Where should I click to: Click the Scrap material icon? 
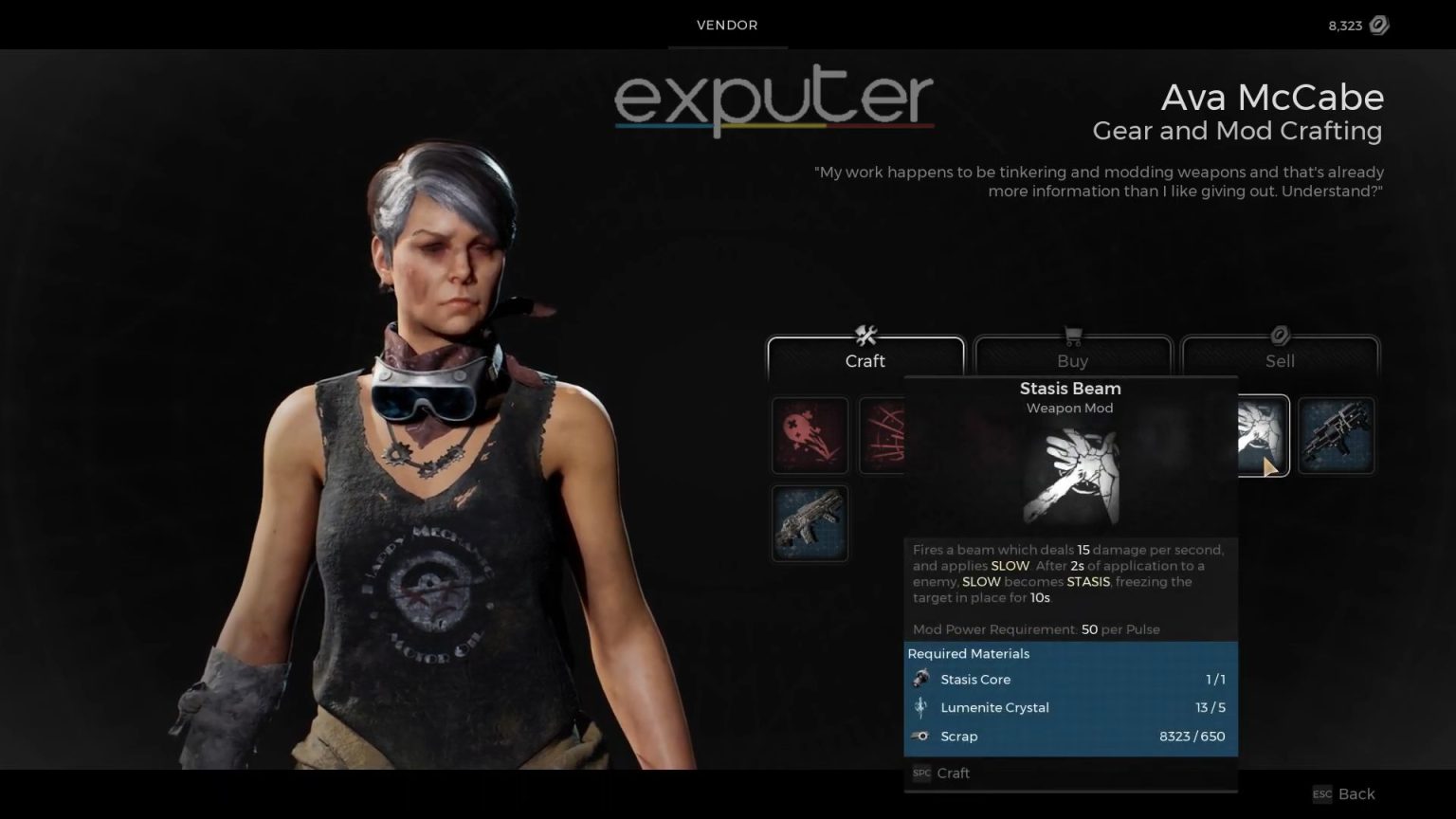pos(919,737)
